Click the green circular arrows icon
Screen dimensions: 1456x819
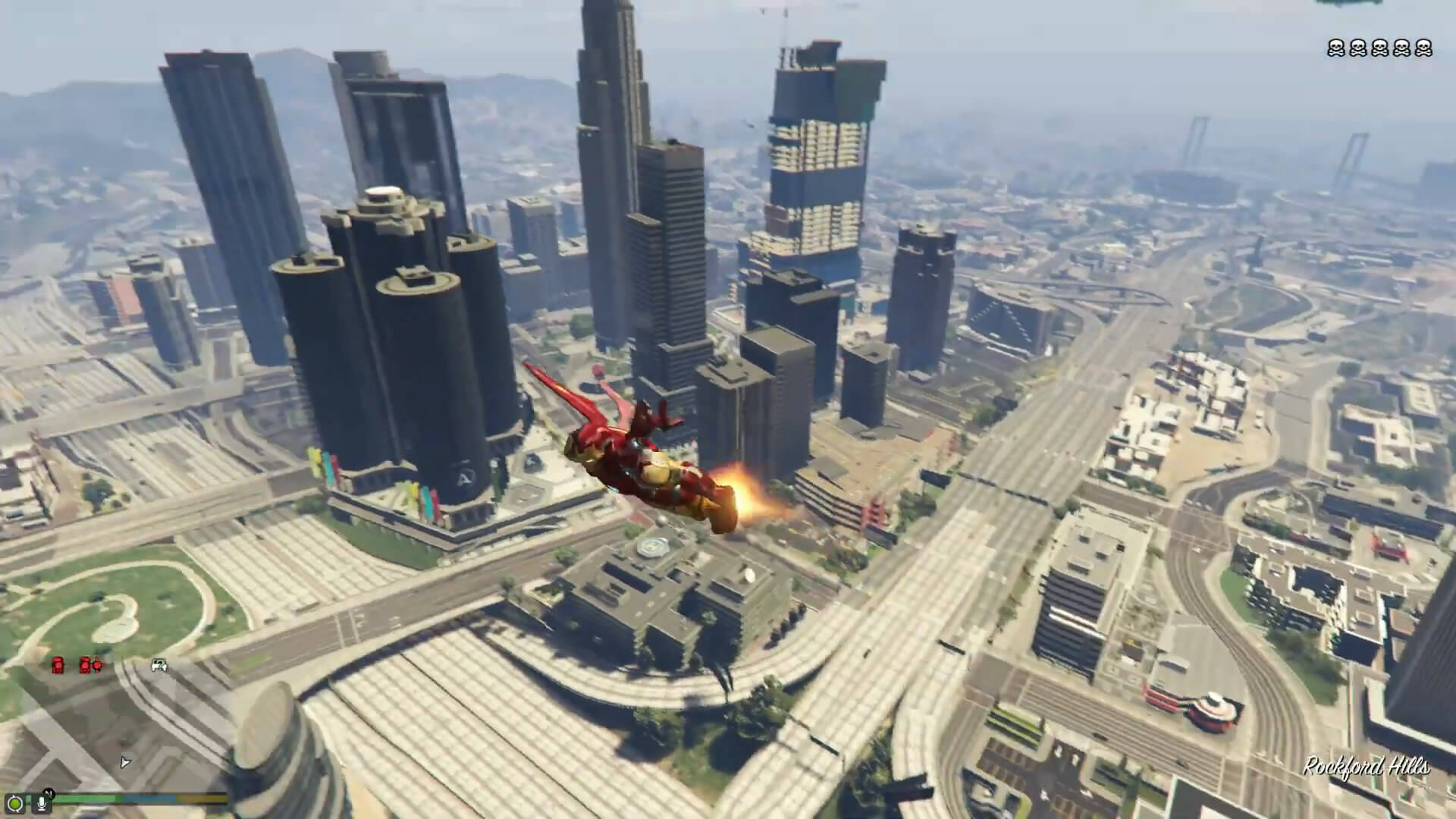(x=14, y=802)
